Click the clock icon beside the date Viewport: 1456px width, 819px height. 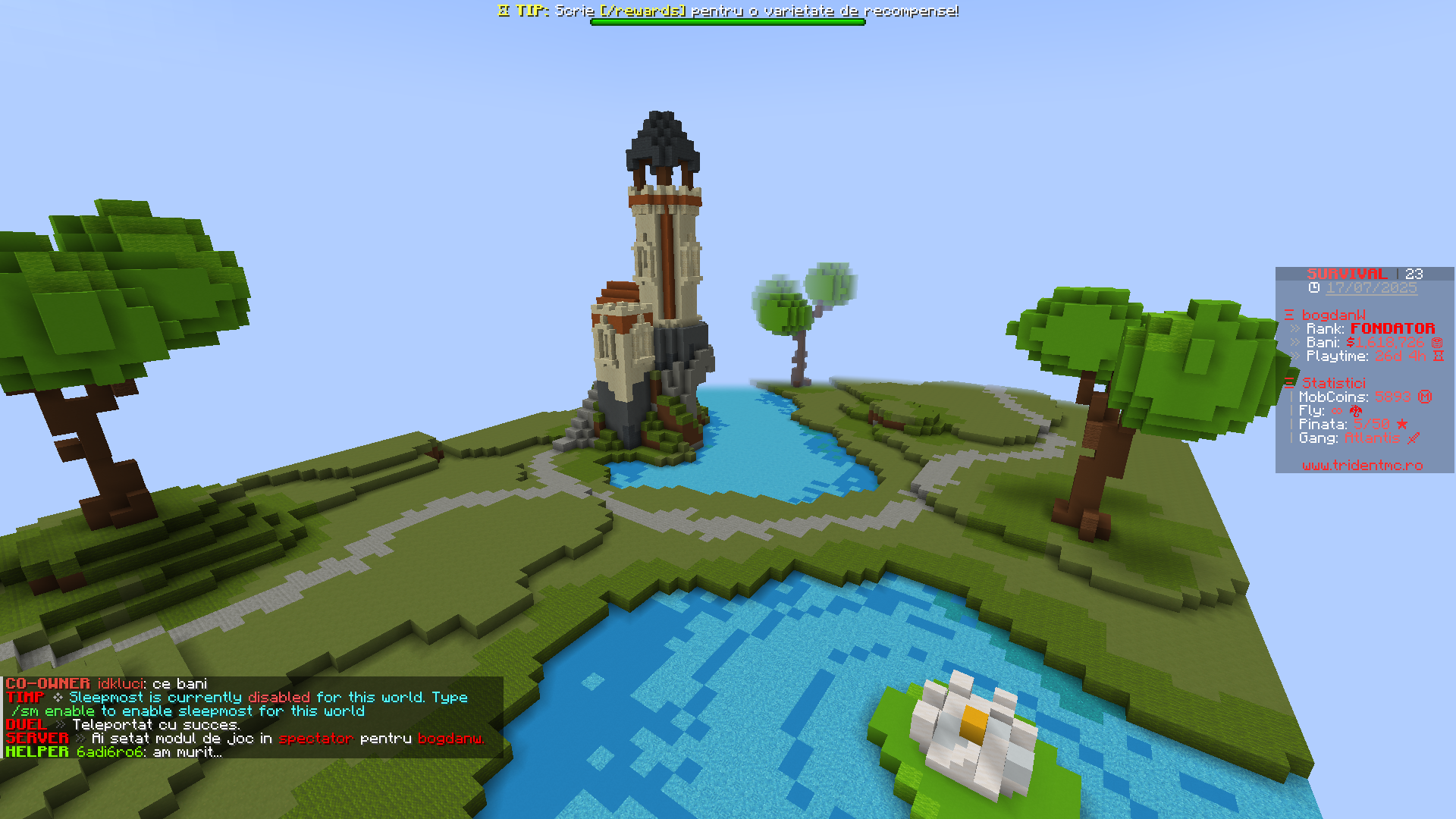coord(1313,286)
